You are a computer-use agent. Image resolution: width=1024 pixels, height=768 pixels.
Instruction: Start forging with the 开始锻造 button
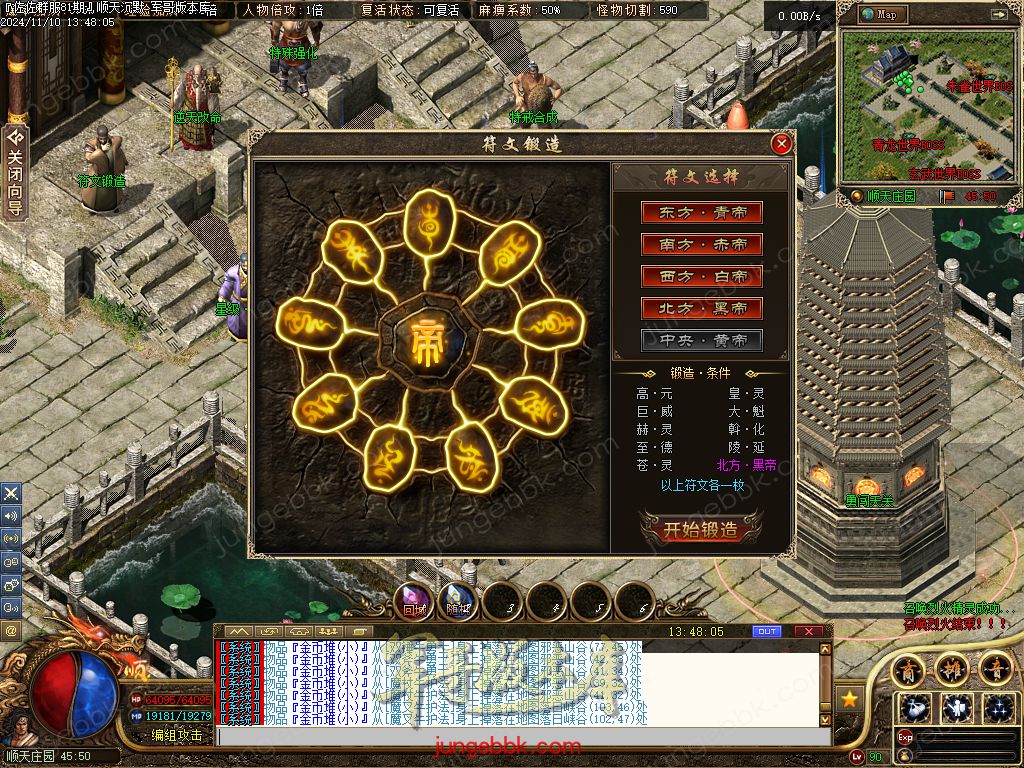(x=701, y=529)
